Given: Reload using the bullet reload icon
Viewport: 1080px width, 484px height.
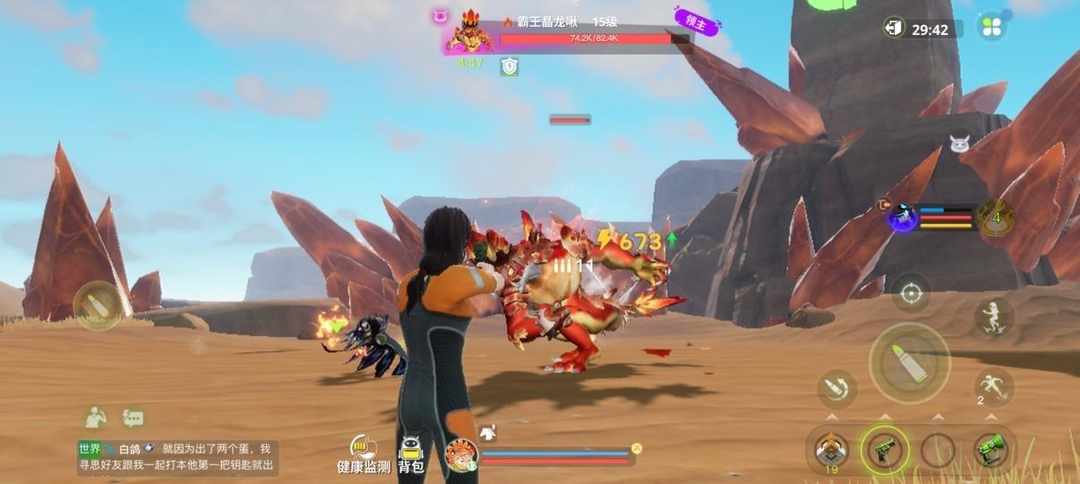Looking at the screenshot, I should (x=837, y=390).
